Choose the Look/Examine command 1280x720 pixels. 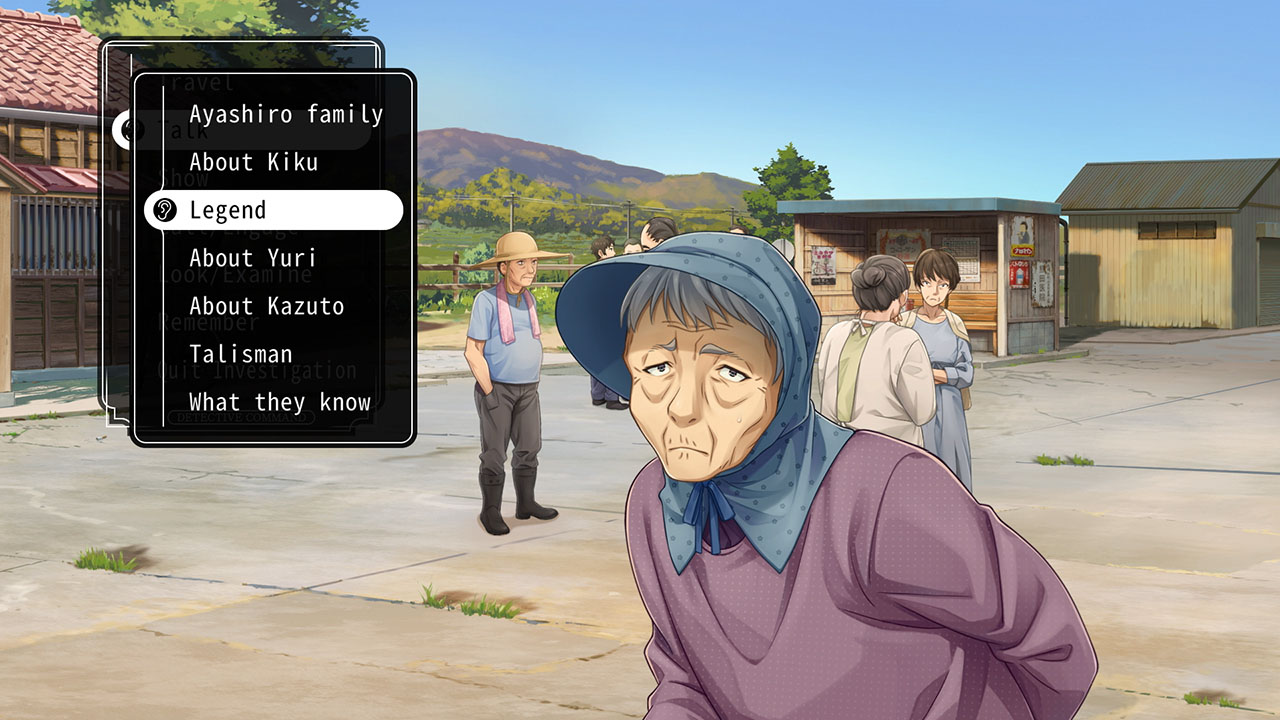pyautogui.click(x=240, y=276)
